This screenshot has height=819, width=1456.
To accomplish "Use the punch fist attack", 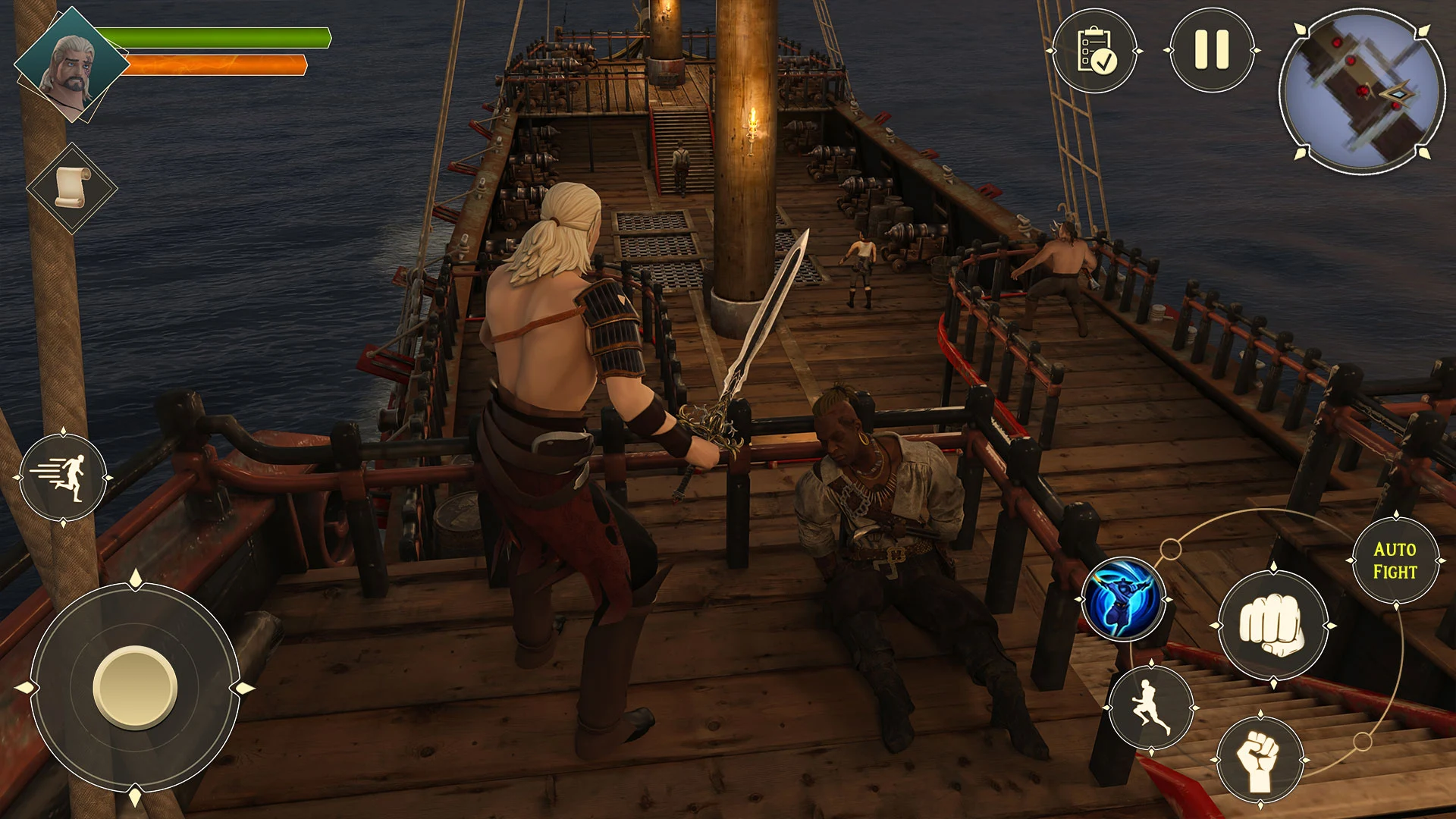I will click(x=1272, y=626).
